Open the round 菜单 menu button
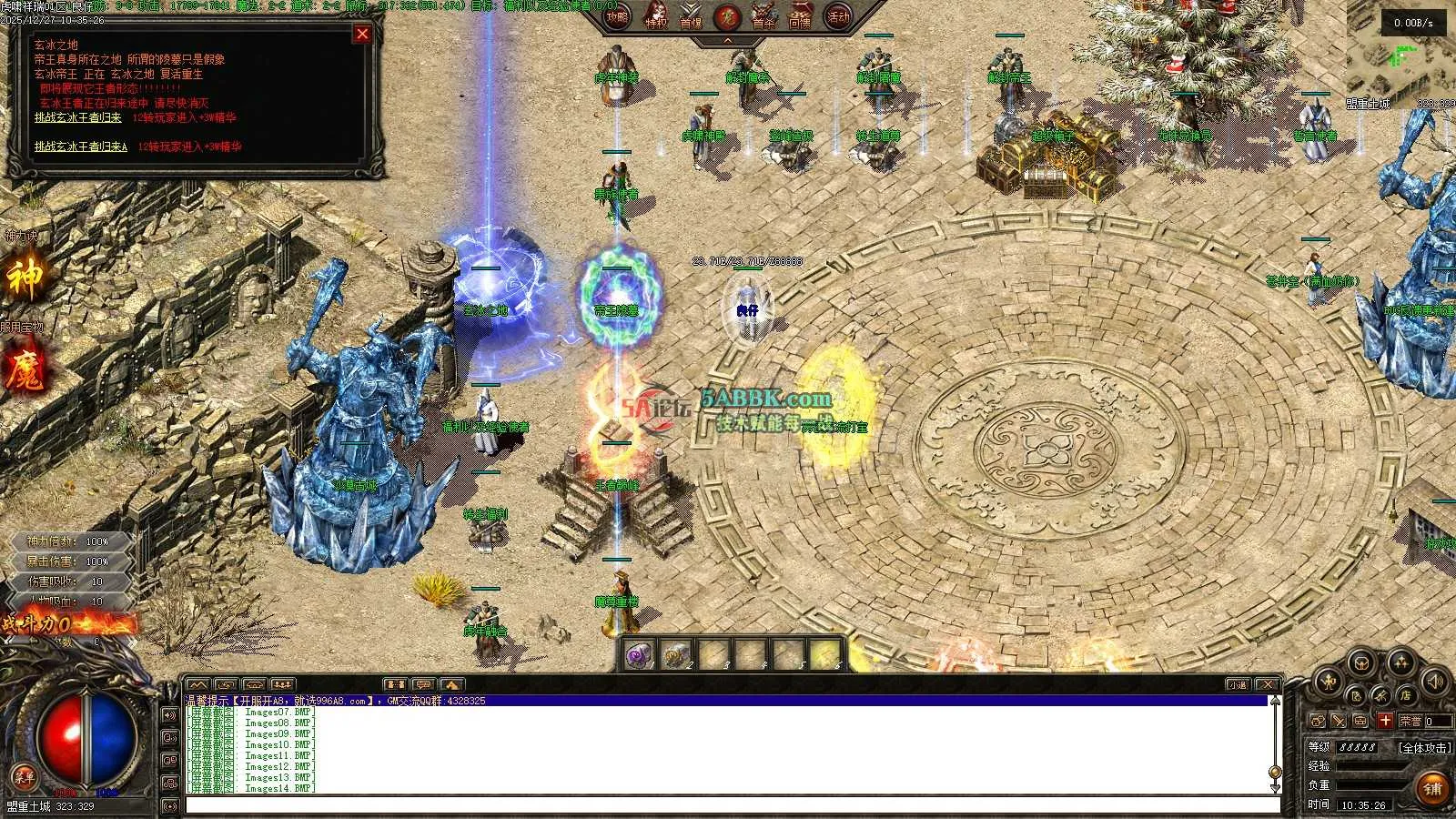Screen dimensions: 1456x819 coord(24,777)
